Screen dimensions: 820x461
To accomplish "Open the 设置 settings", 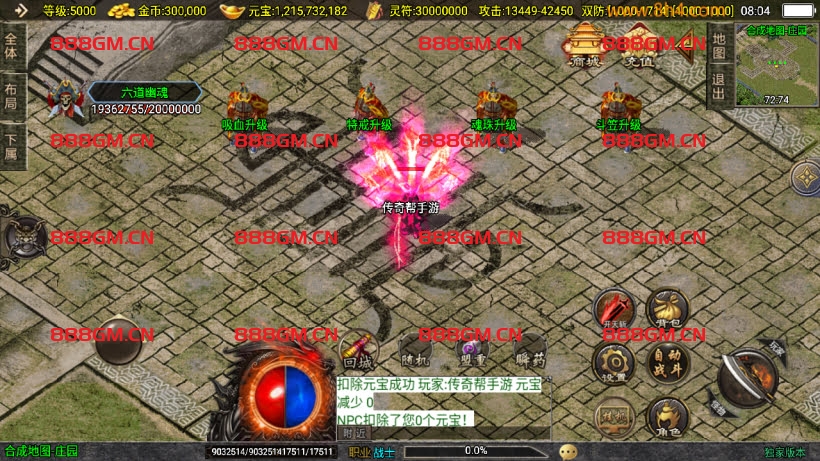I will coord(613,362).
